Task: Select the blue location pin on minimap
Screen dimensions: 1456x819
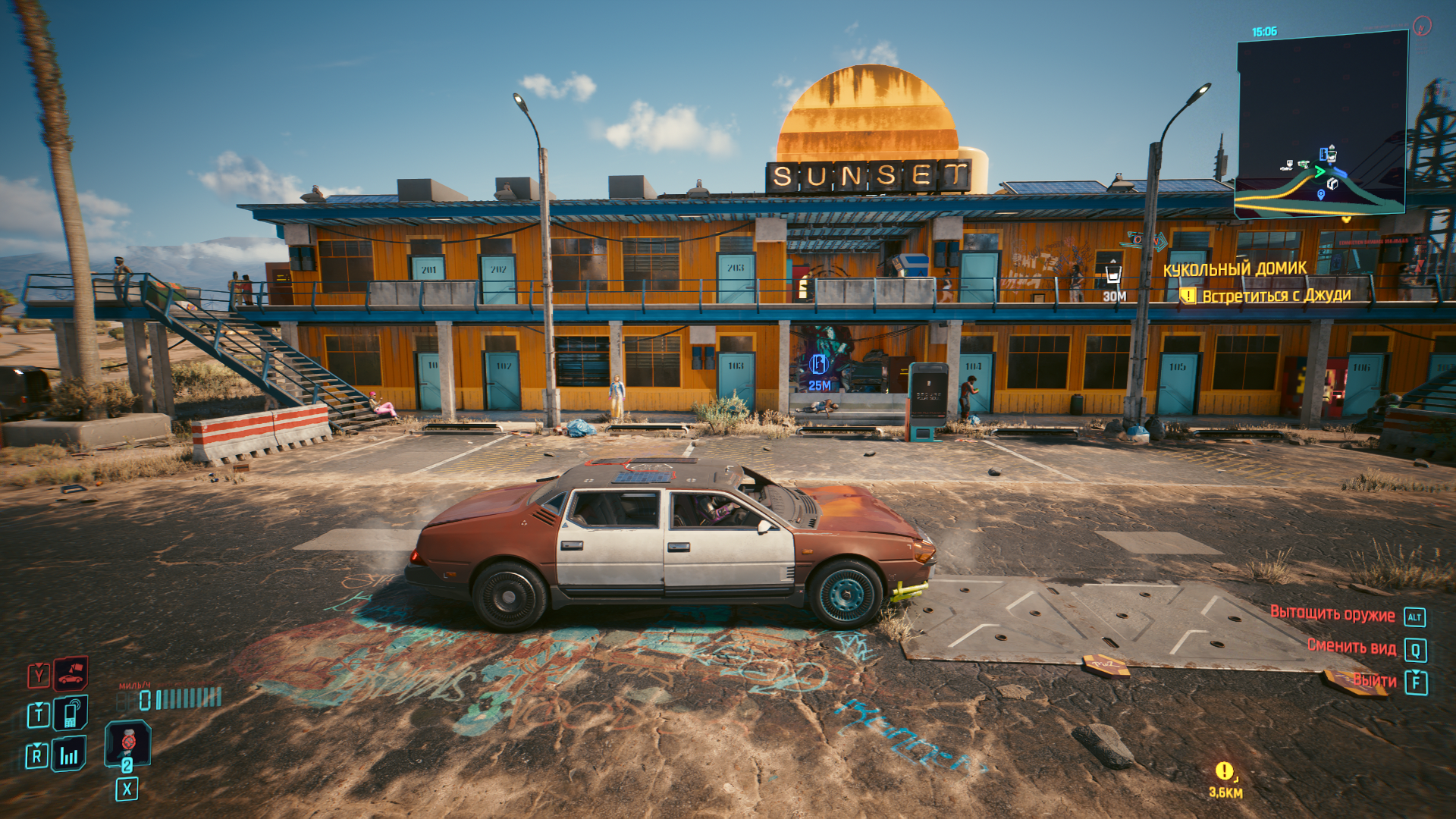Action: 1321,195
